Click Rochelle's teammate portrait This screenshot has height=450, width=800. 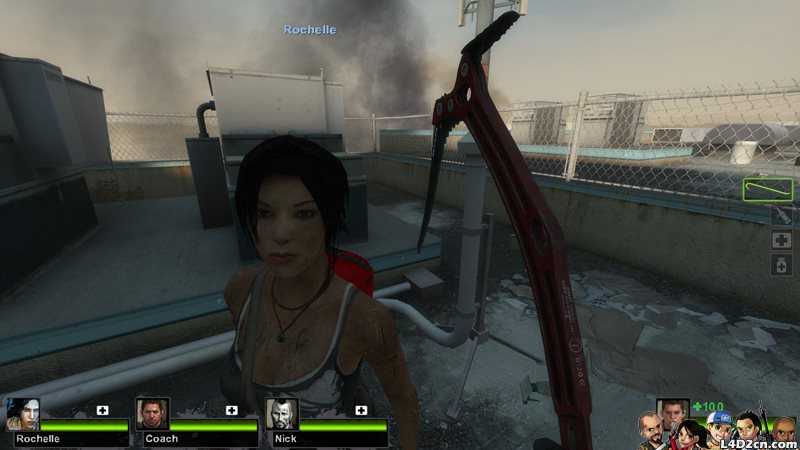point(22,414)
